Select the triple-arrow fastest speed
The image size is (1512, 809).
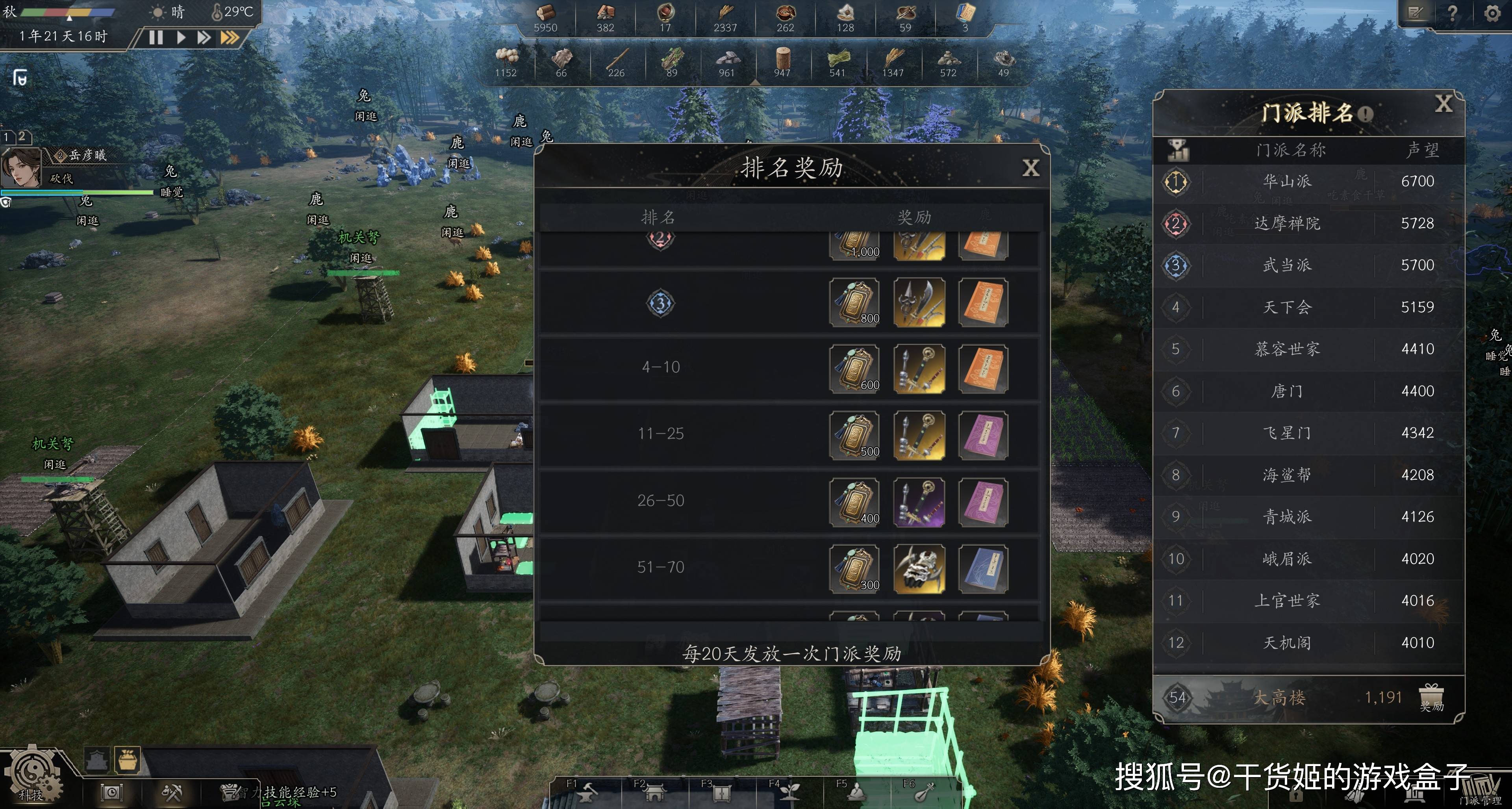(230, 37)
